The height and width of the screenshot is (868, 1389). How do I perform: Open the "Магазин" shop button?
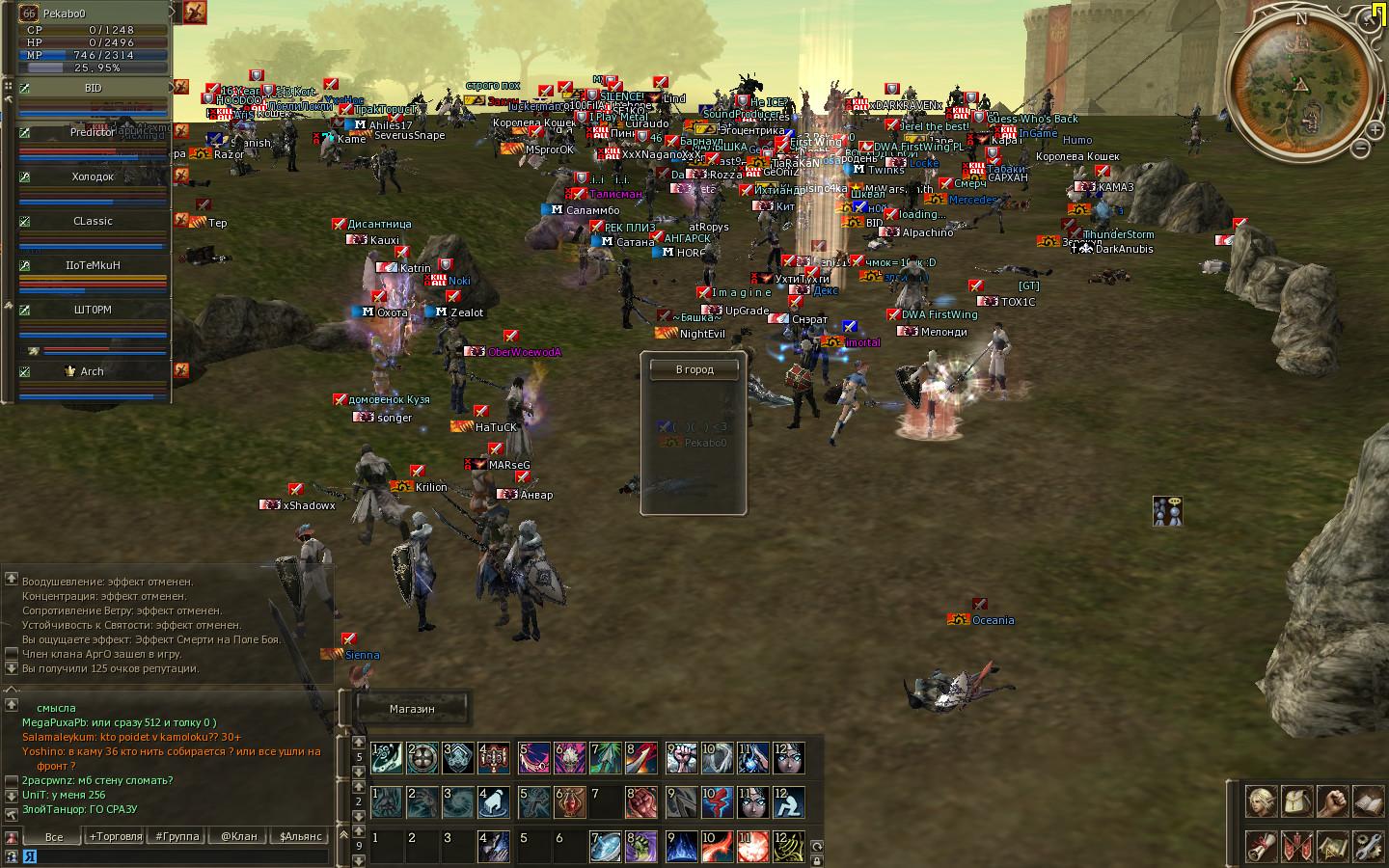[x=412, y=709]
